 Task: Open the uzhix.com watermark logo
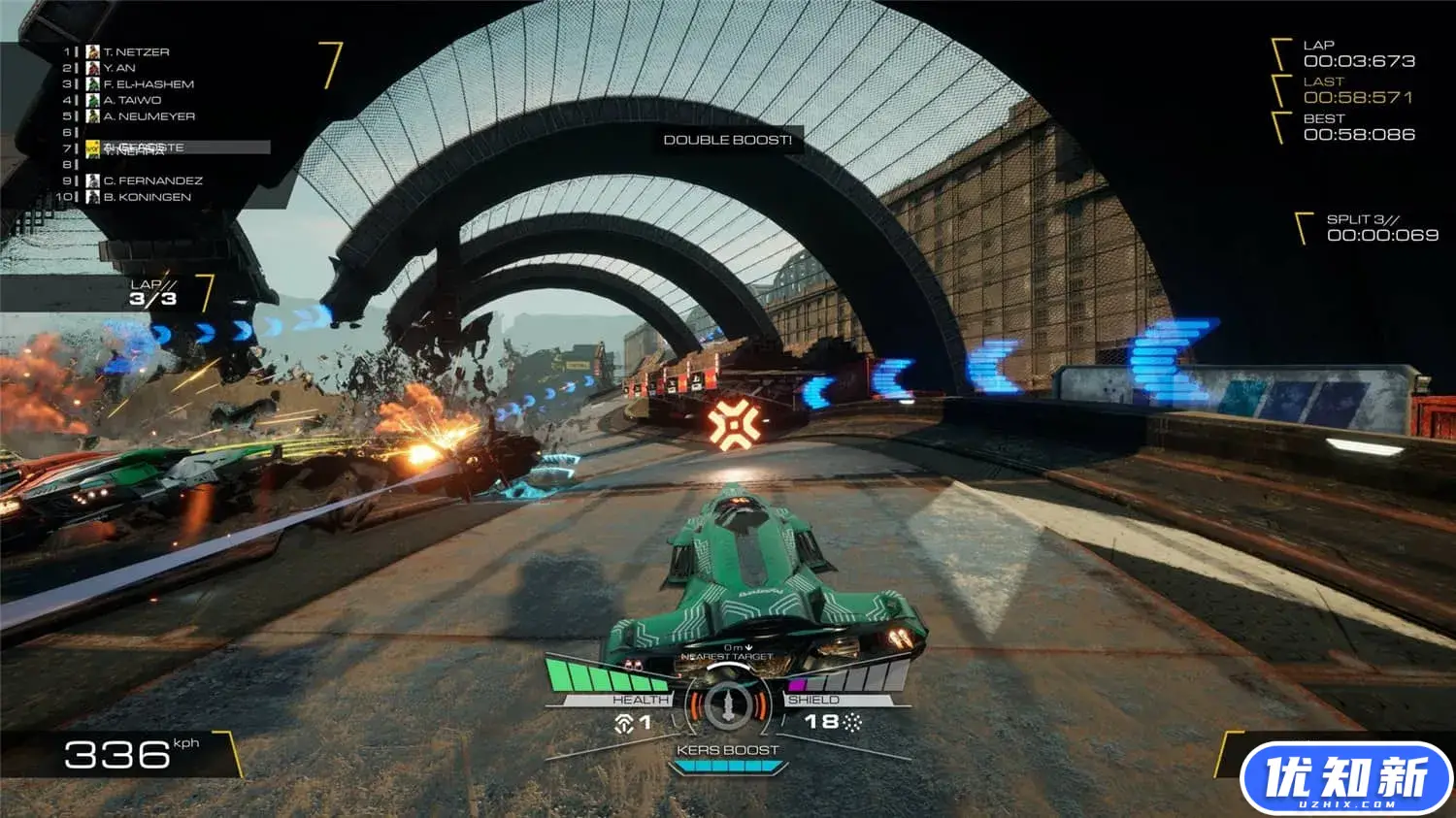pos(1345,779)
